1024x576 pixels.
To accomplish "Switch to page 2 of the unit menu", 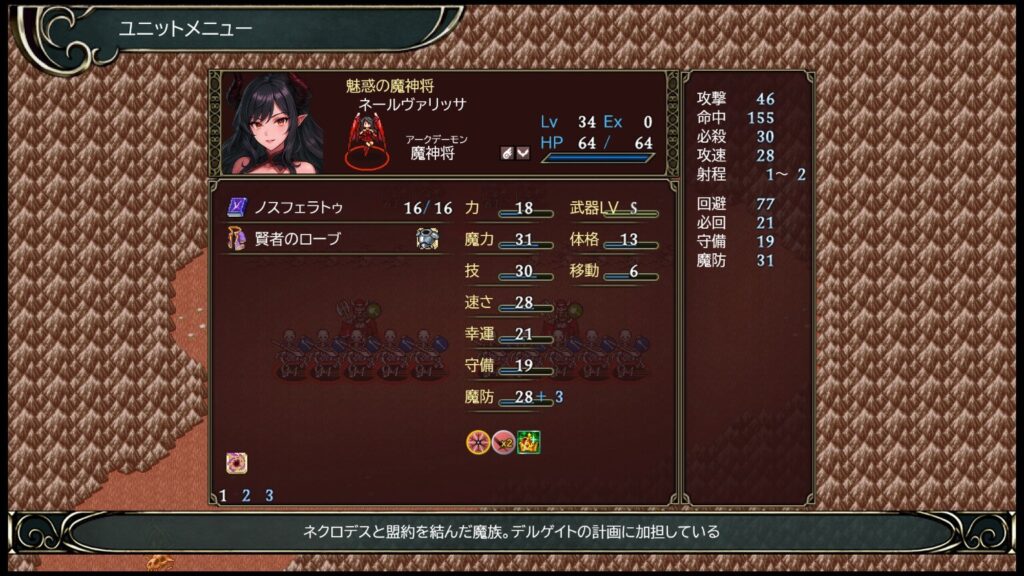I will tap(246, 495).
